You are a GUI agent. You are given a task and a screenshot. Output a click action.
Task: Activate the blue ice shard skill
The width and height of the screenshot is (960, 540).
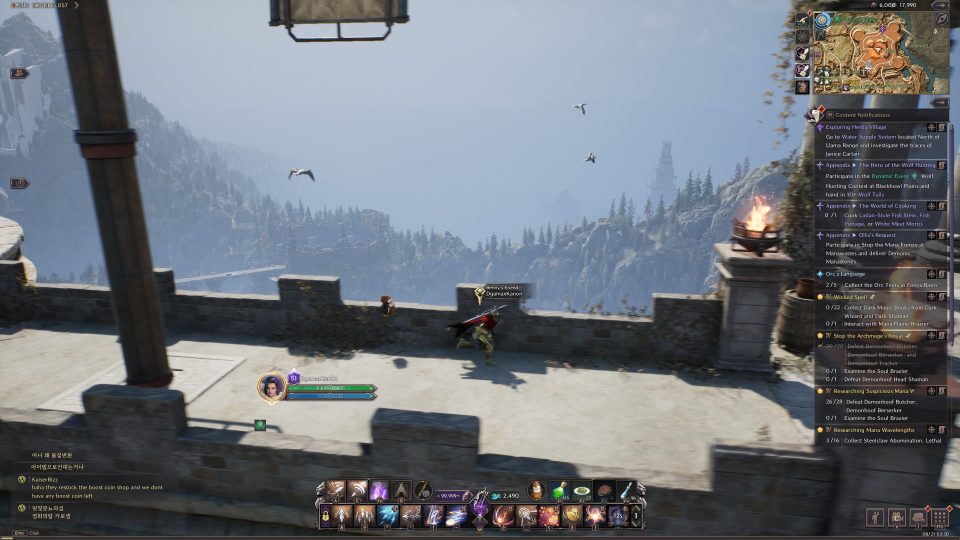(x=387, y=516)
